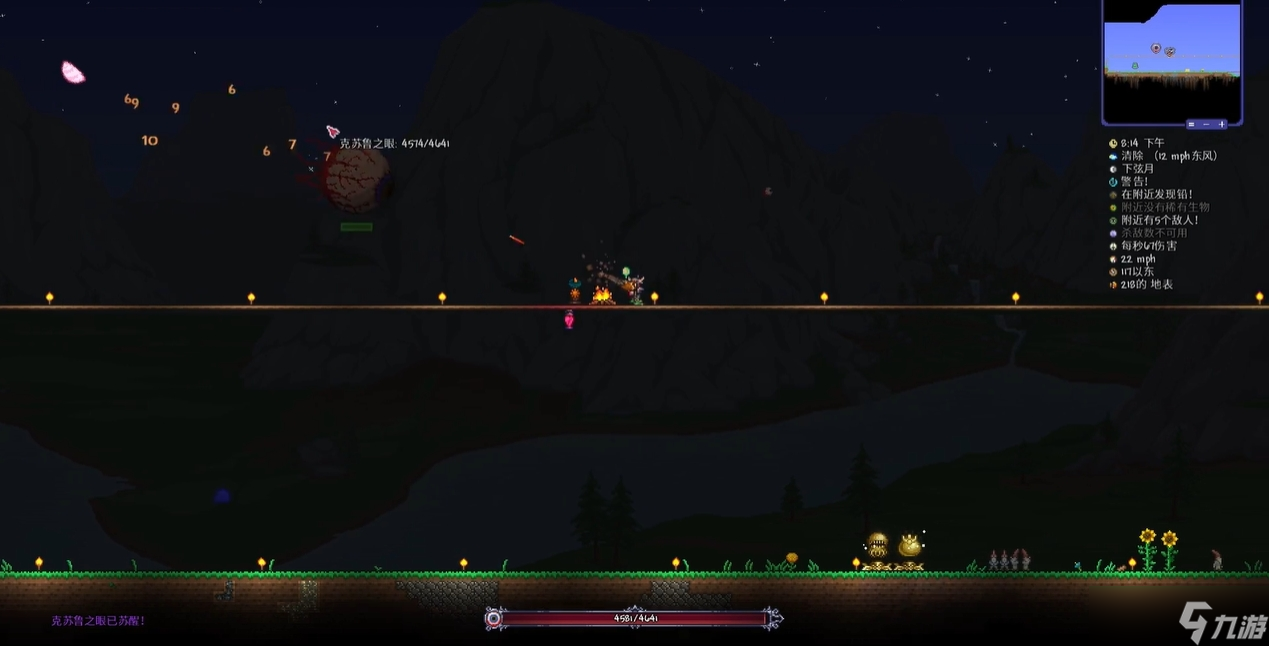Reset minimap zoom with the equals button
This screenshot has width=1269, height=646.
[x=1192, y=124]
